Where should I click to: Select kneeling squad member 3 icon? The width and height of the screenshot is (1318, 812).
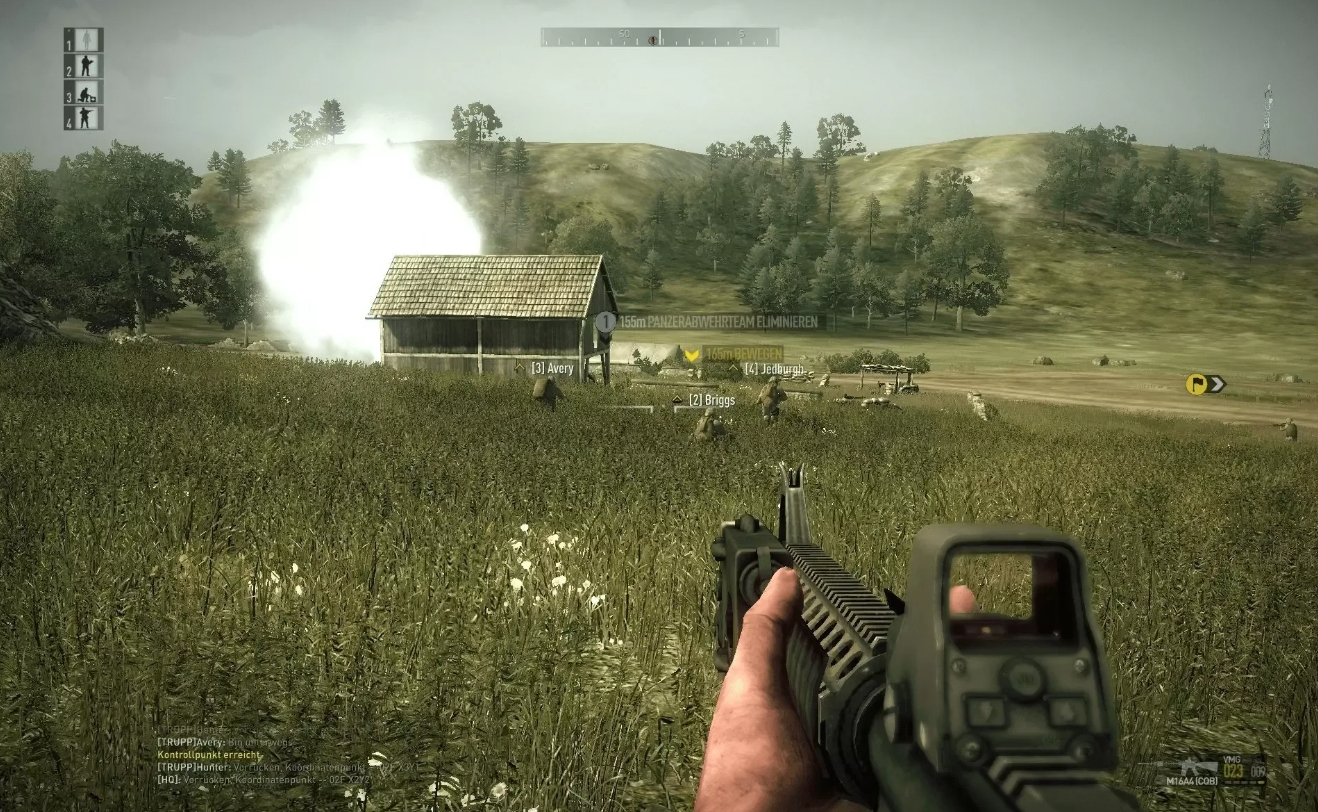pos(87,93)
